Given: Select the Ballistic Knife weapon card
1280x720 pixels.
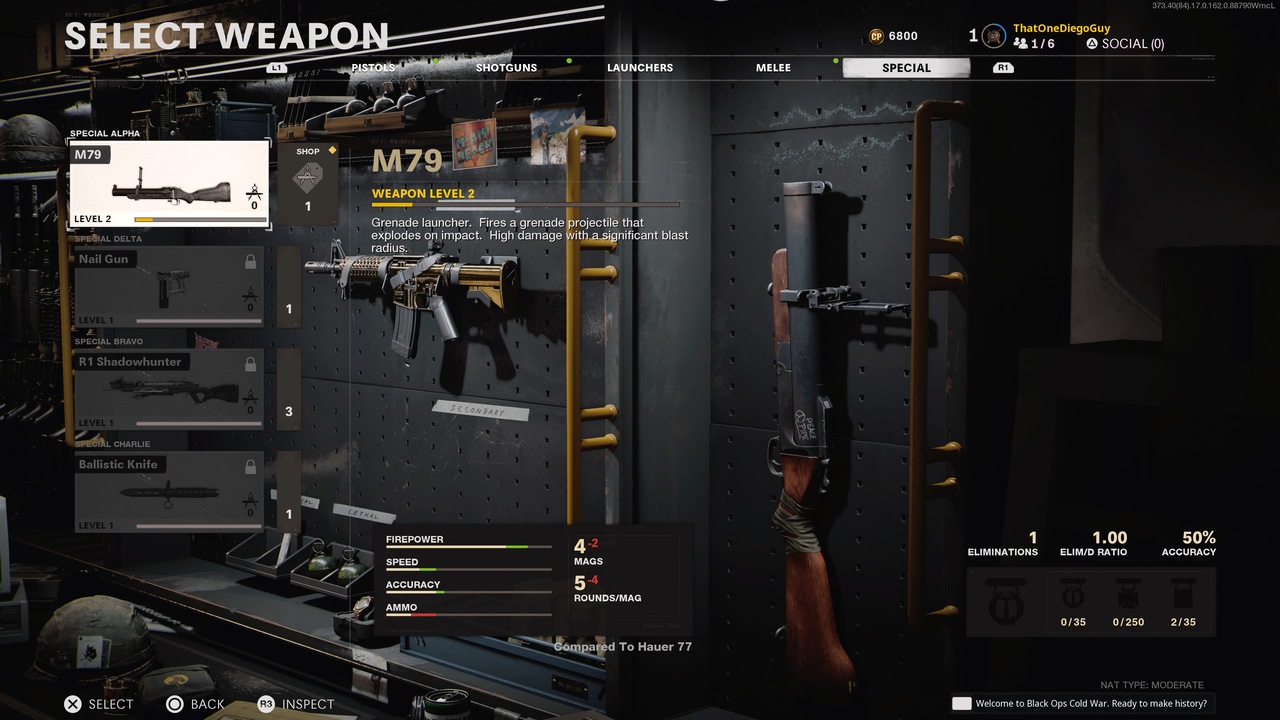Looking at the screenshot, I should (168, 492).
